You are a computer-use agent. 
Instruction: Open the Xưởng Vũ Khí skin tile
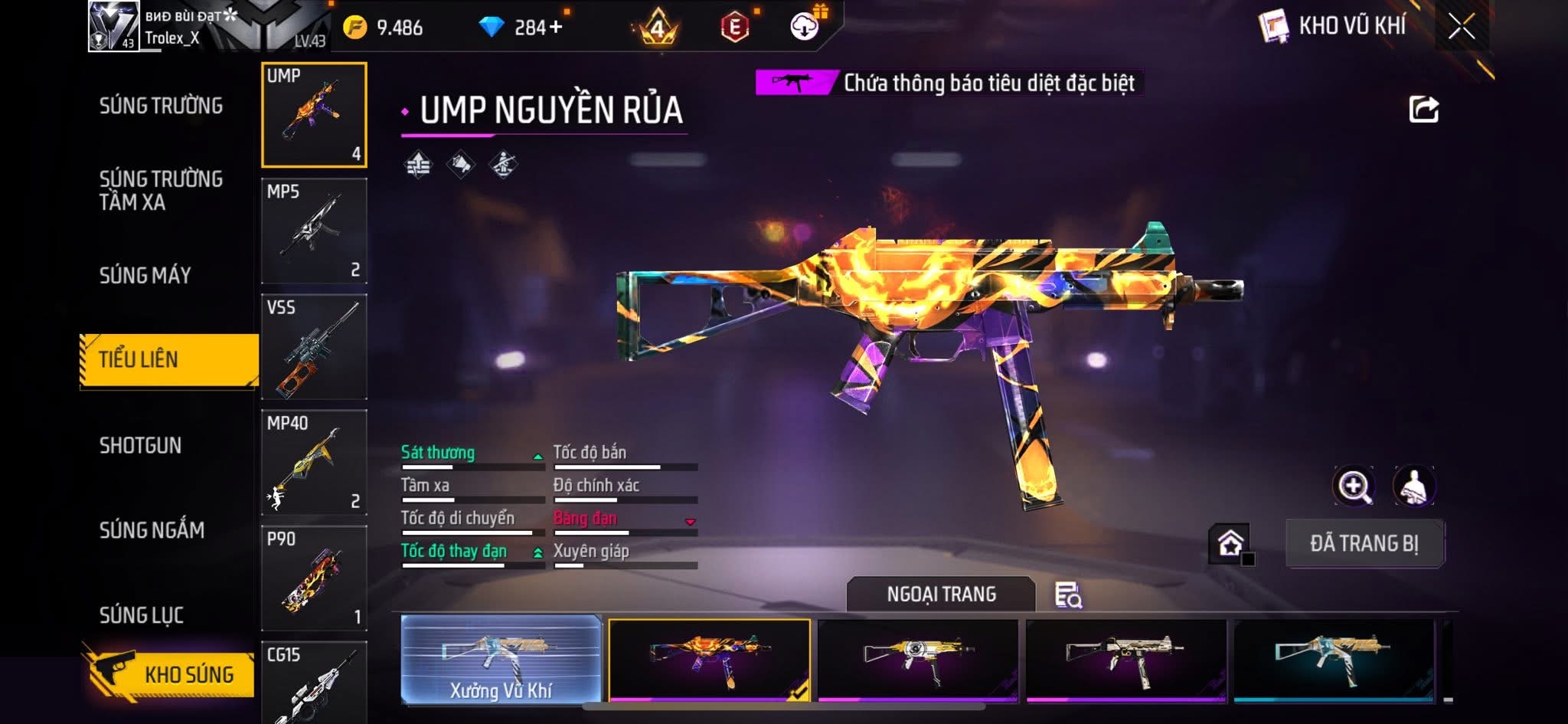pos(501,659)
